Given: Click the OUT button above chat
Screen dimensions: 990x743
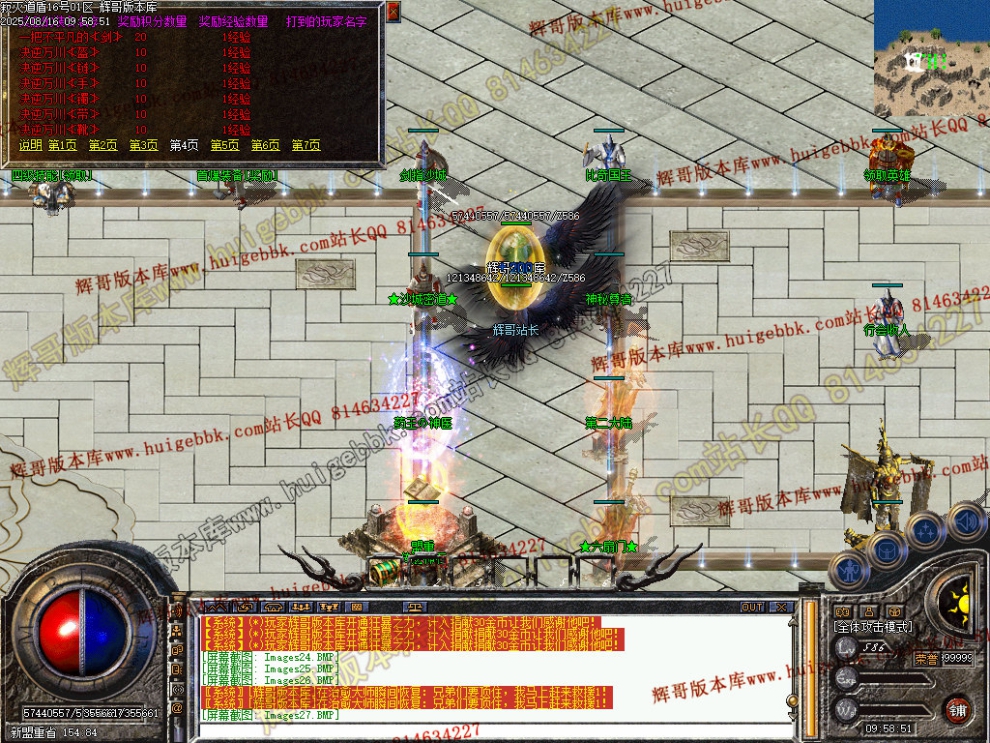Looking at the screenshot, I should (752, 607).
